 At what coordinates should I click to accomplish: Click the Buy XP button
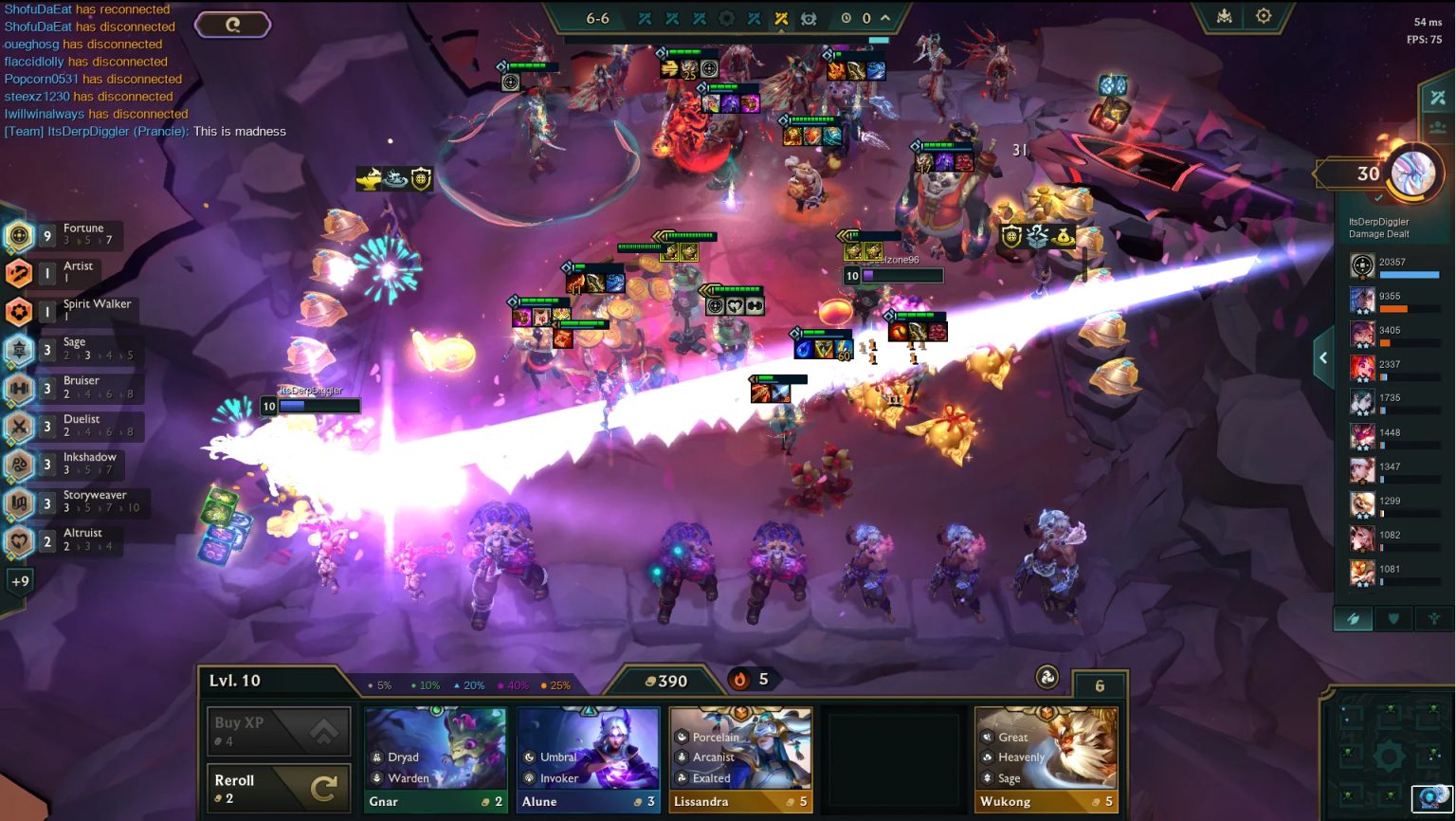(x=278, y=730)
